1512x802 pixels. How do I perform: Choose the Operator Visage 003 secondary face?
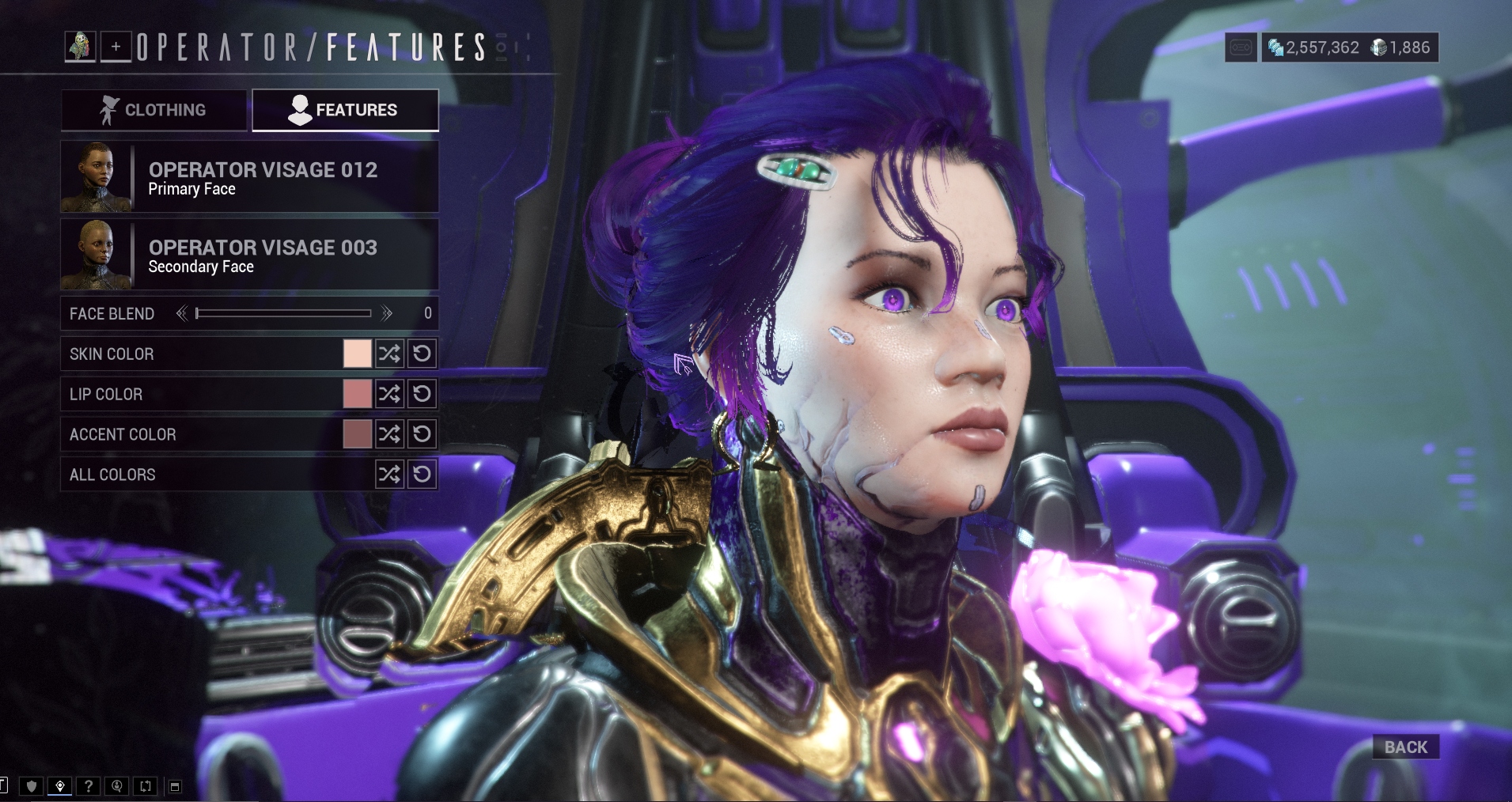click(249, 255)
